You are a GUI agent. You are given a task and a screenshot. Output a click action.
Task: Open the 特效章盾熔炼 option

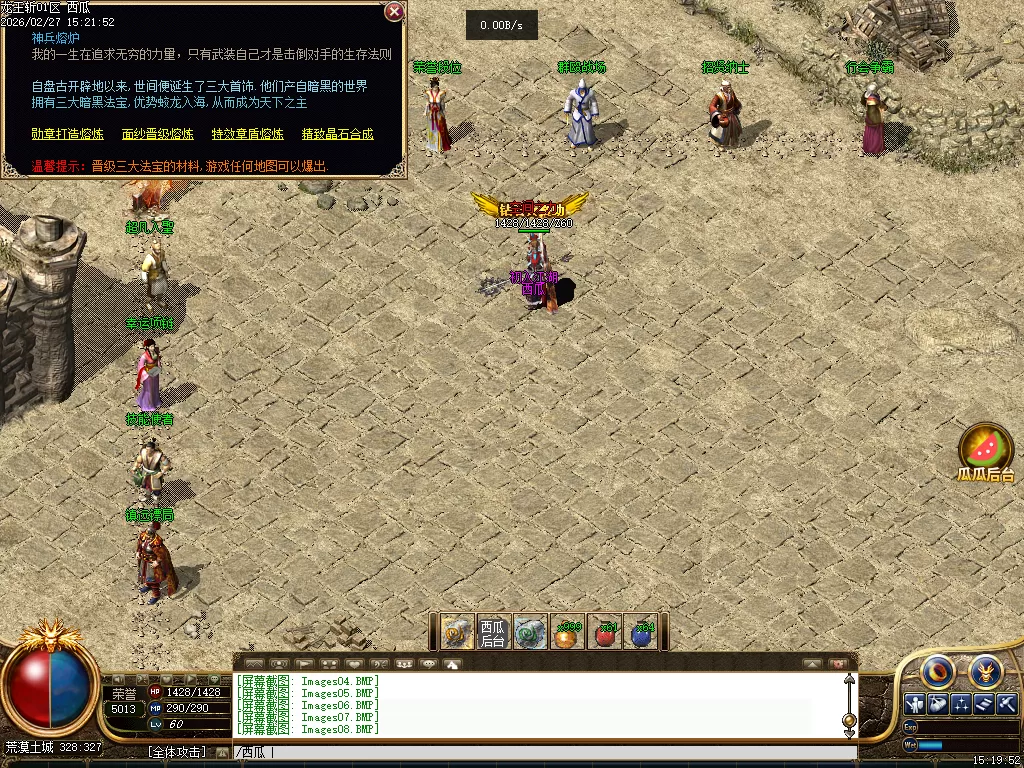[x=247, y=134]
